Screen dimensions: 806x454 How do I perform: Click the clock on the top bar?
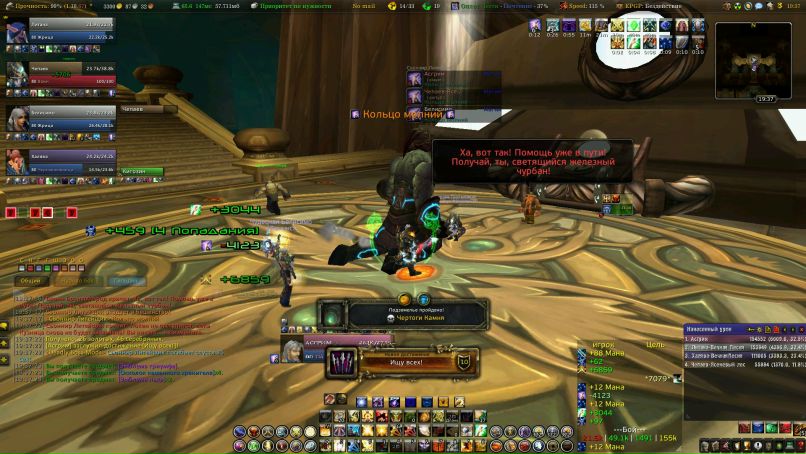click(x=794, y=6)
